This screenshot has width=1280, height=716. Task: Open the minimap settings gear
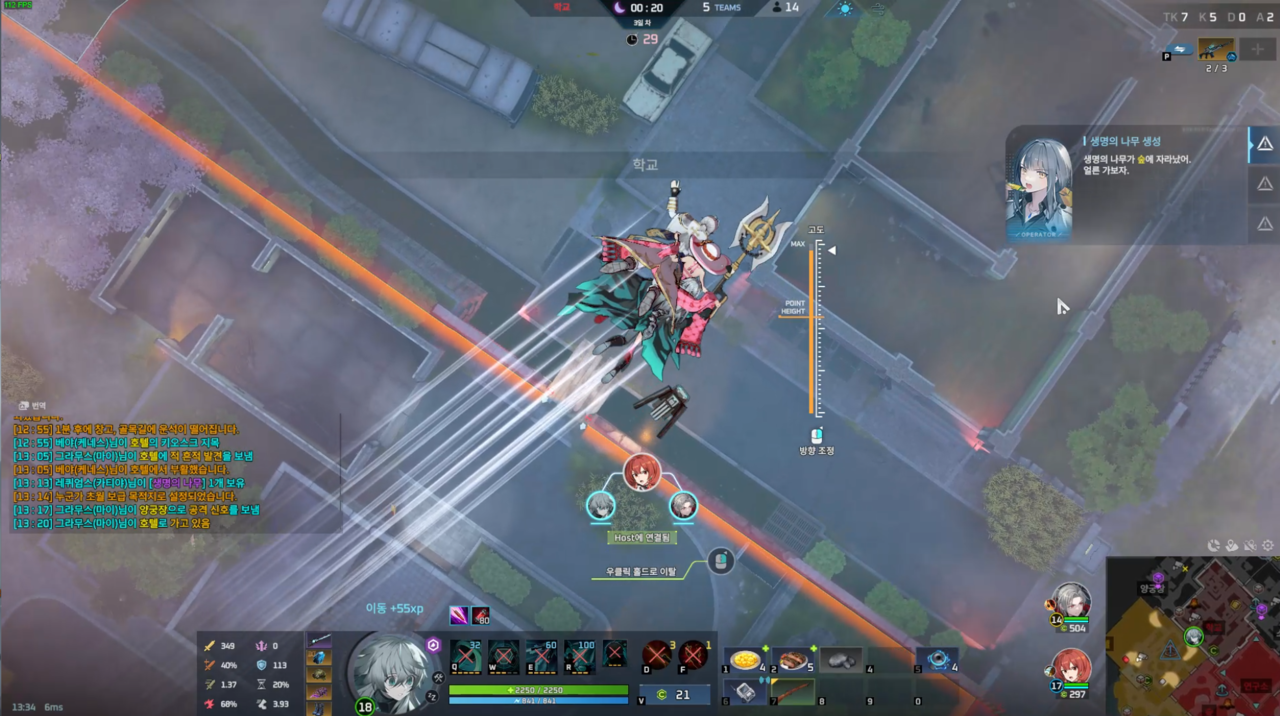(x=1268, y=545)
